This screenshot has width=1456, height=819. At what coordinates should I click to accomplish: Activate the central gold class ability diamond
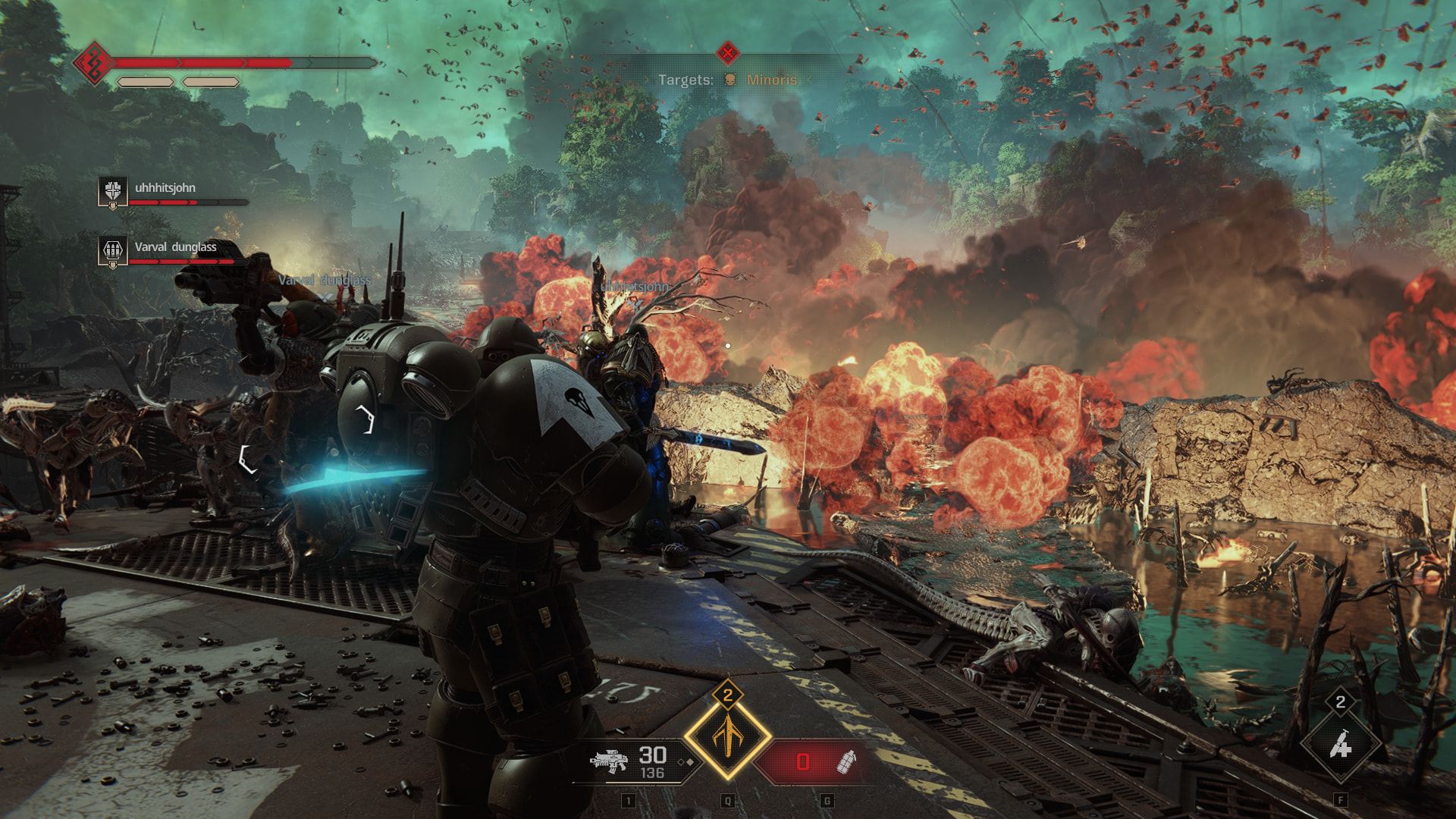pyautogui.click(x=728, y=736)
